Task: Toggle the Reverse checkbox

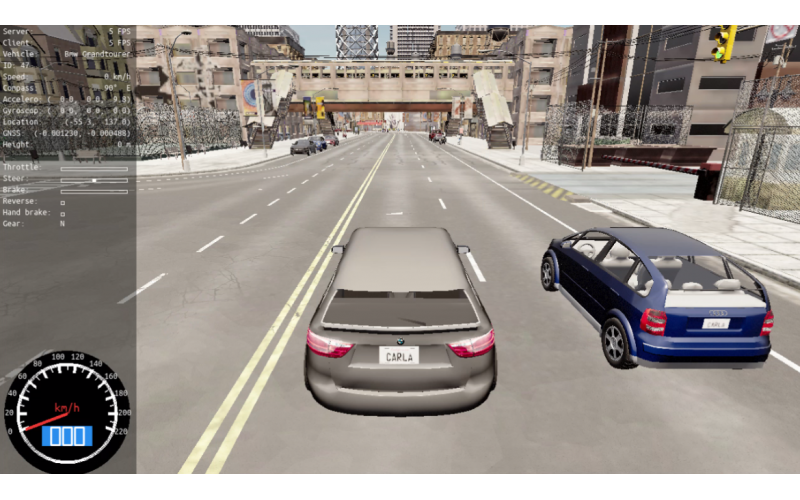Action: click(63, 202)
